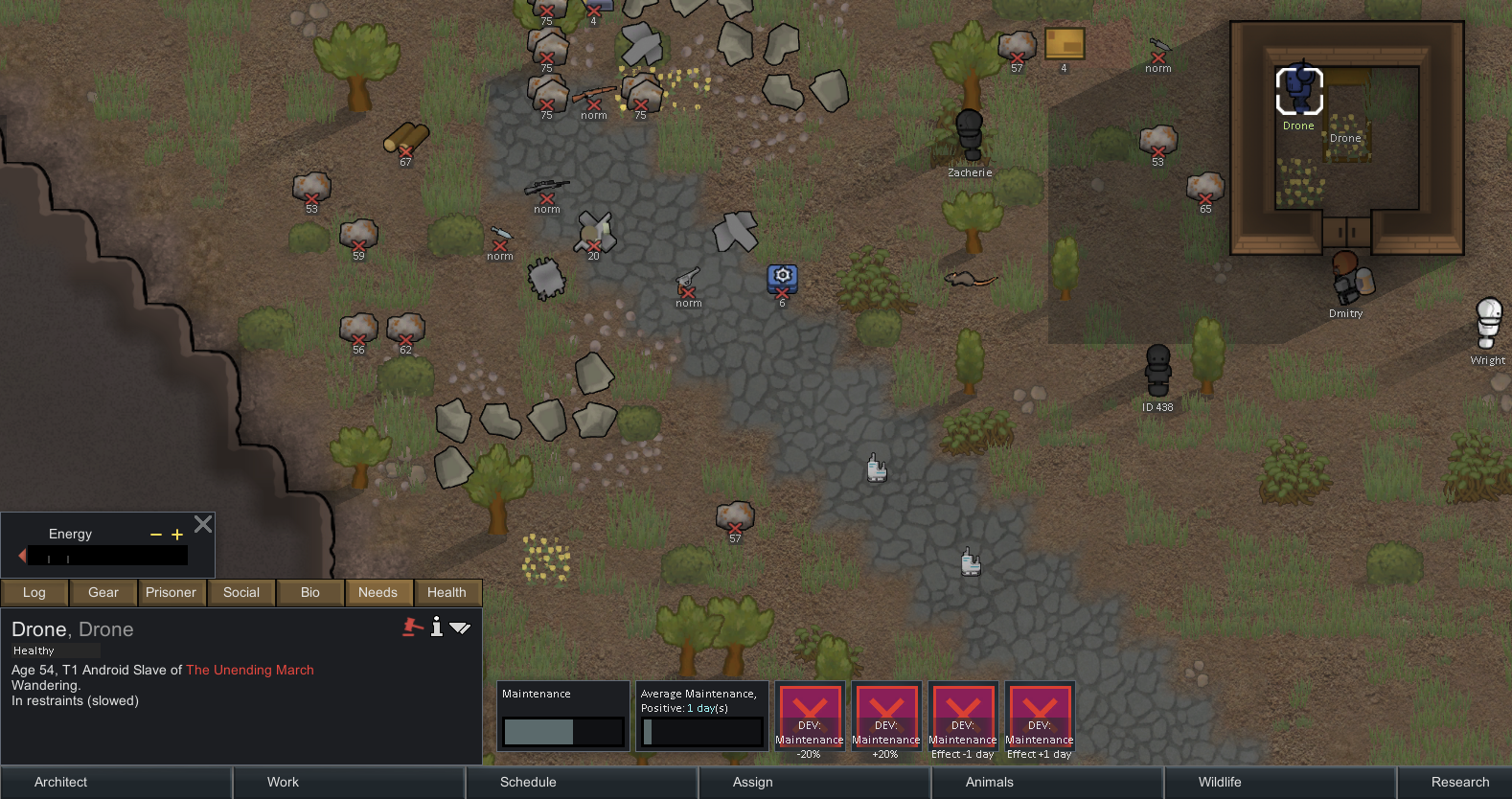The image size is (1512, 799).
Task: Increase Energy using the plus icon
Action: click(176, 534)
